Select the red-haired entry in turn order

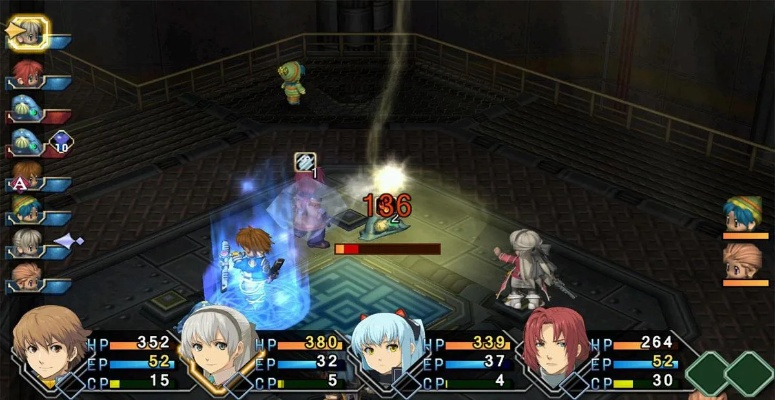(x=27, y=73)
